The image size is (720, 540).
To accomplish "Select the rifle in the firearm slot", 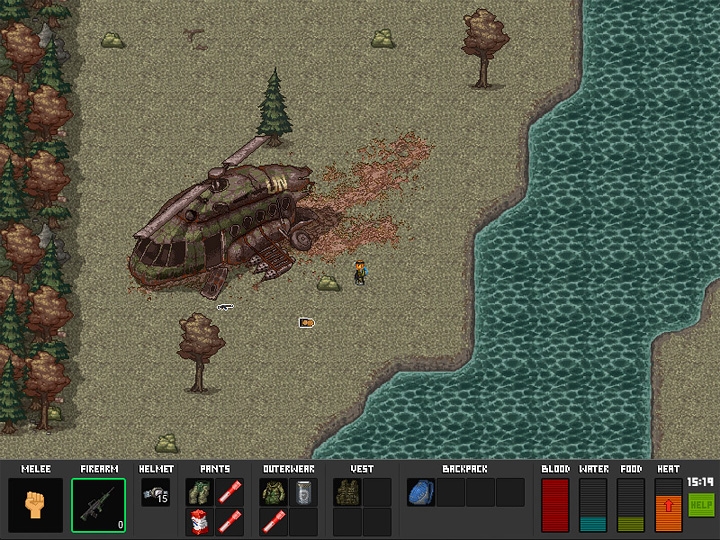I will [98, 505].
